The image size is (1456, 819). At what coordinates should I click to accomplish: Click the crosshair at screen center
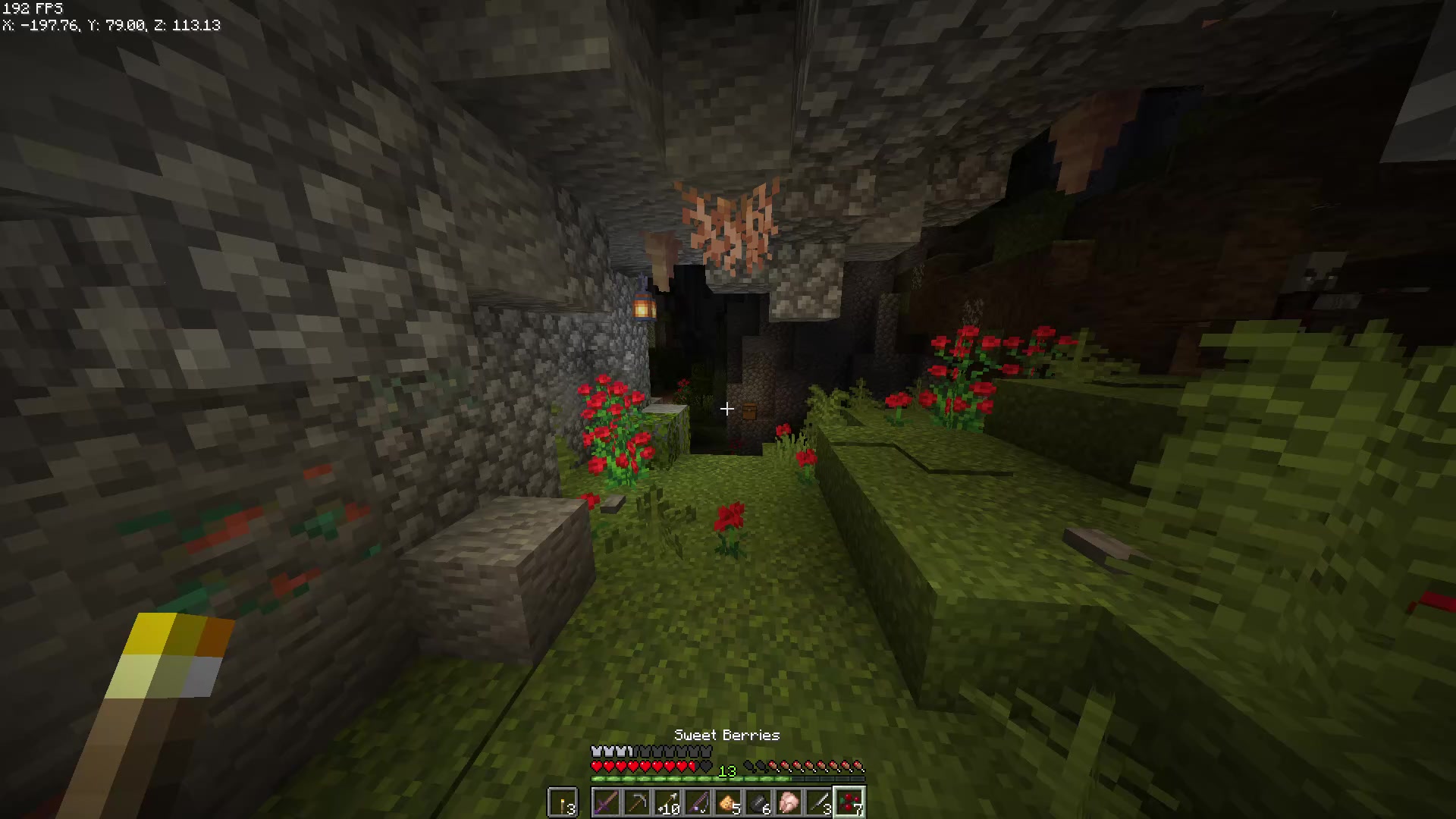(x=726, y=409)
